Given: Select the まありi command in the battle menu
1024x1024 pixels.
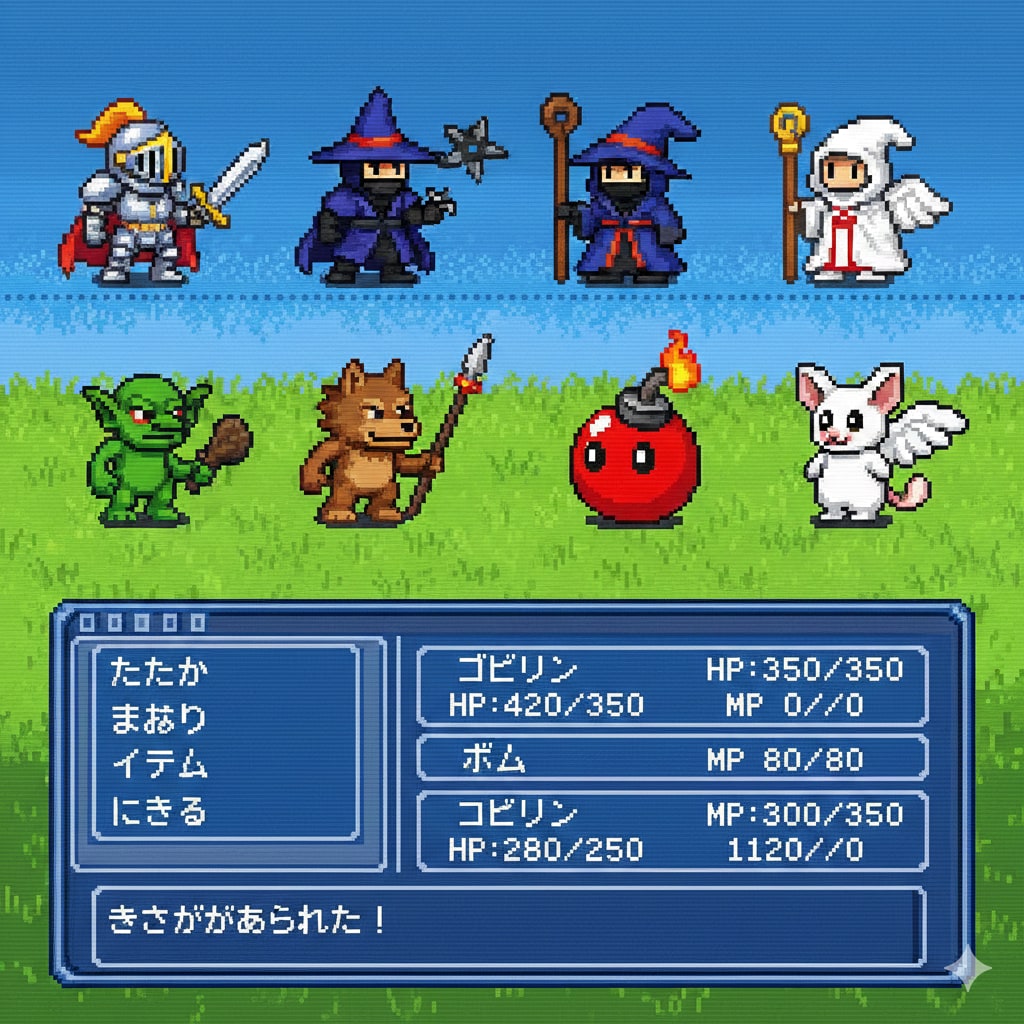Looking at the screenshot, I should coord(159,719).
